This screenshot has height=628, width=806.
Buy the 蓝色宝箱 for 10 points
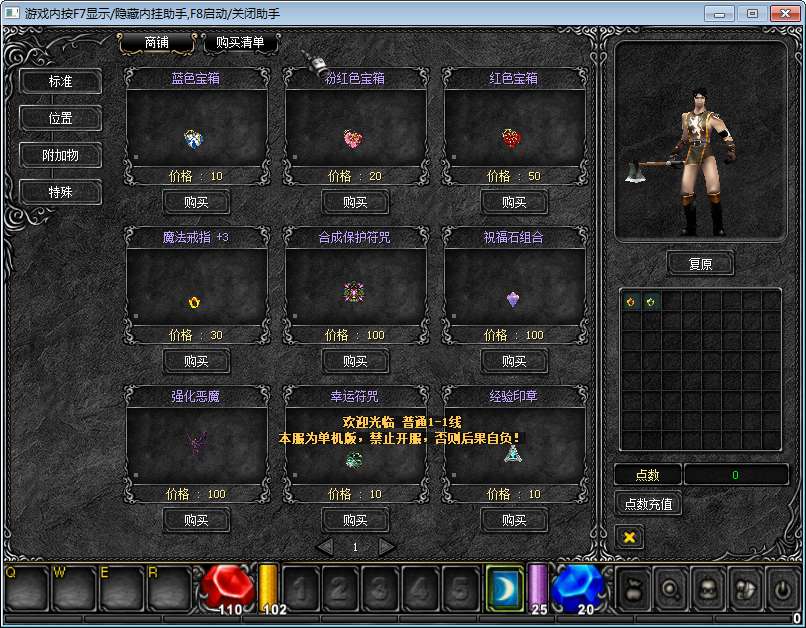click(196, 202)
